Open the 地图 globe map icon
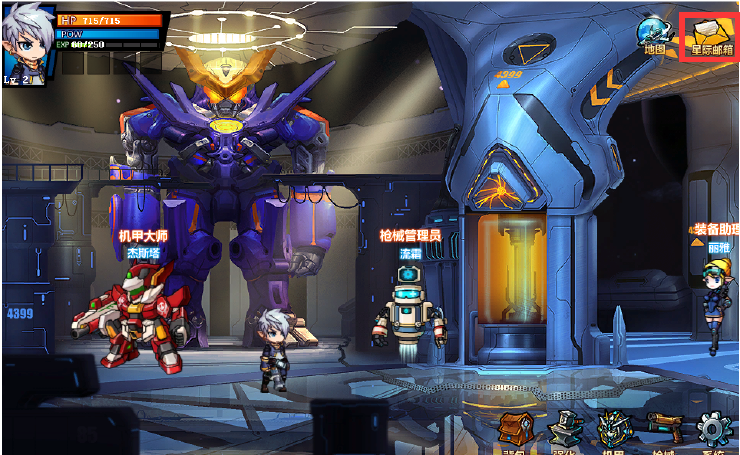 pyautogui.click(x=656, y=33)
